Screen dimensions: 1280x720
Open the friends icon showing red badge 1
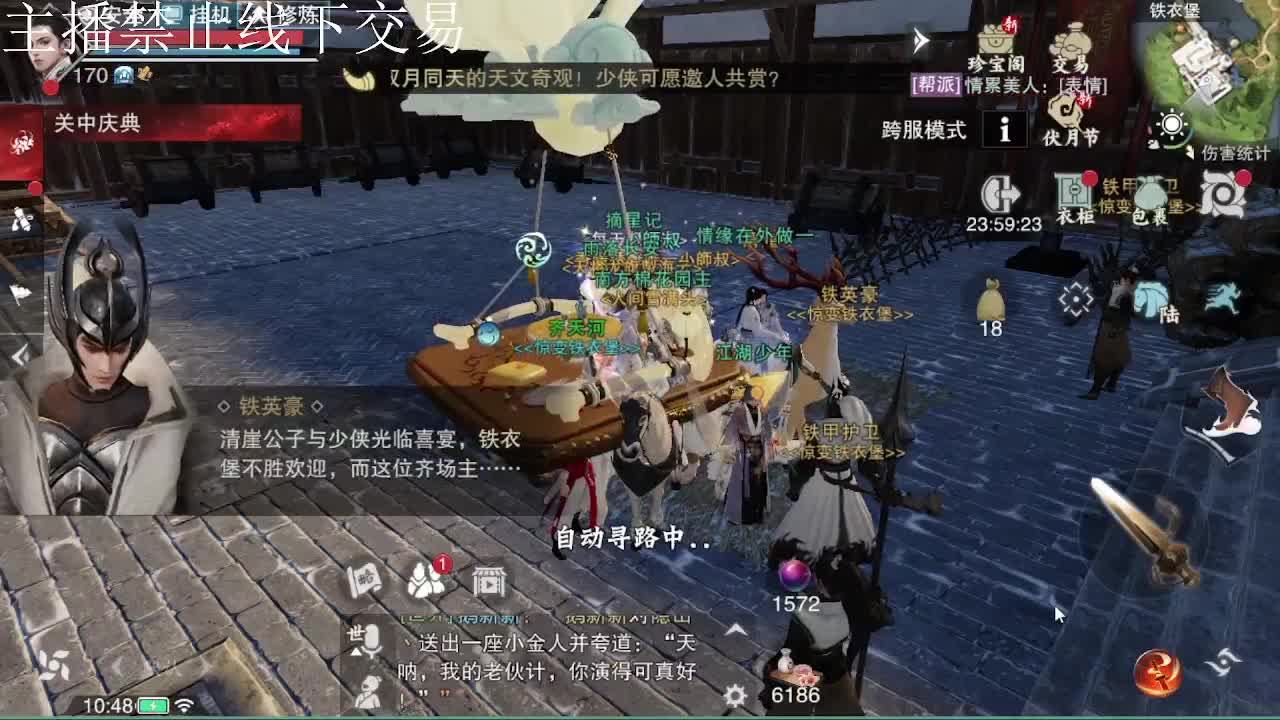pyautogui.click(x=424, y=578)
